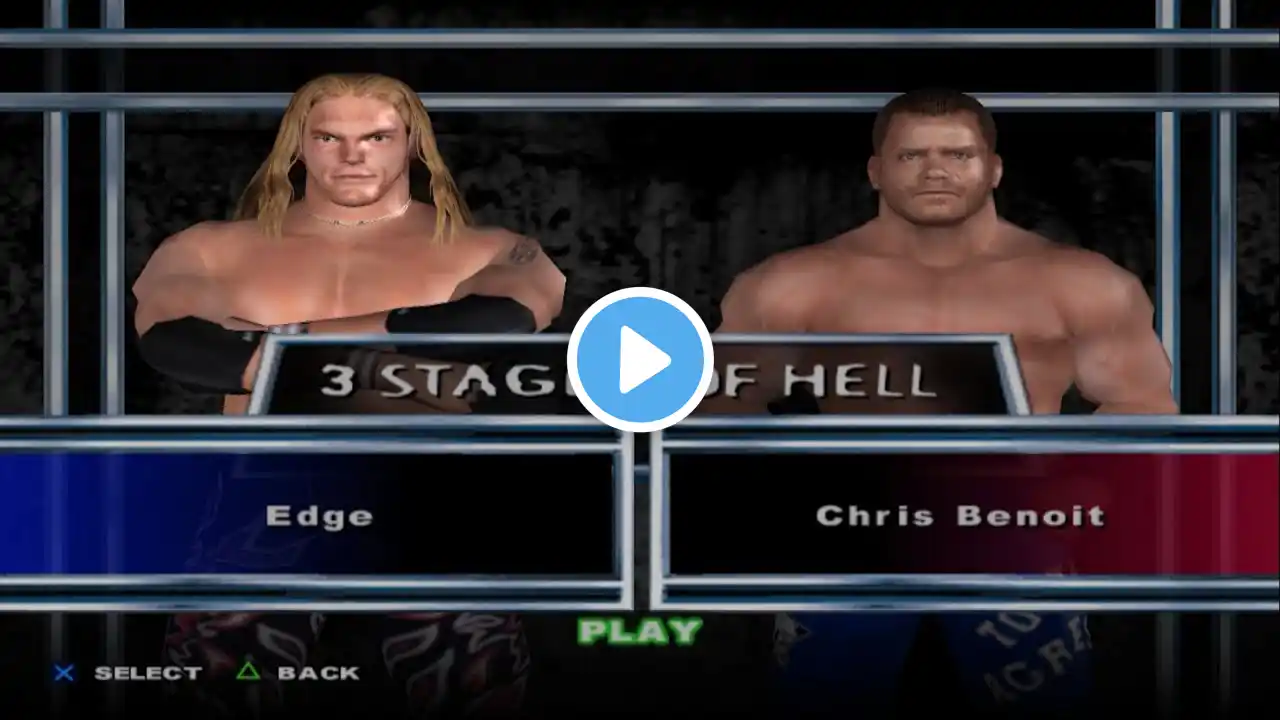Choose the Edge wrestler name panel
The height and width of the screenshot is (720, 1280).
(319, 515)
